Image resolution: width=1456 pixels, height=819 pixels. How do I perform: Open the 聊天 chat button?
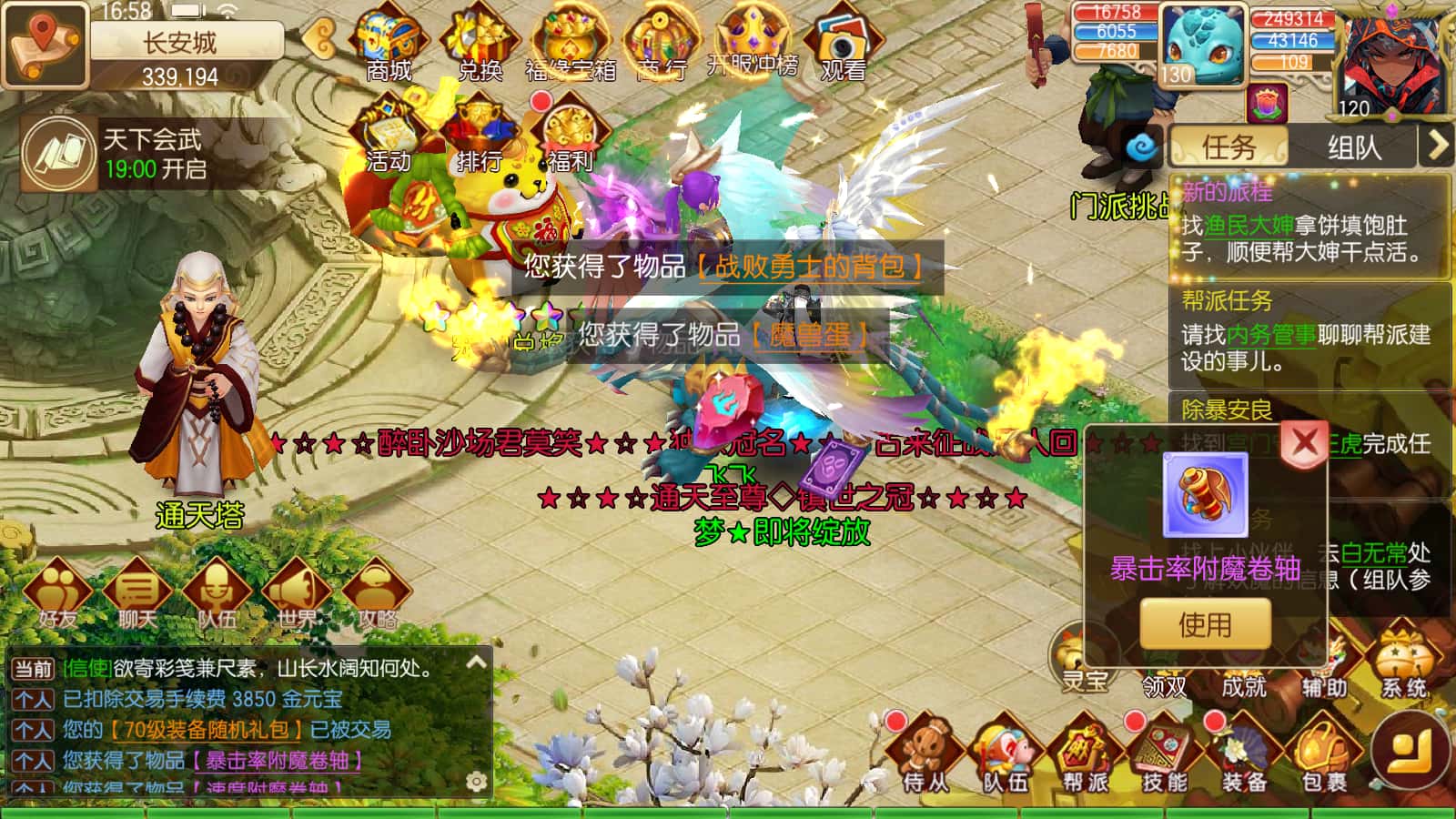(136, 593)
